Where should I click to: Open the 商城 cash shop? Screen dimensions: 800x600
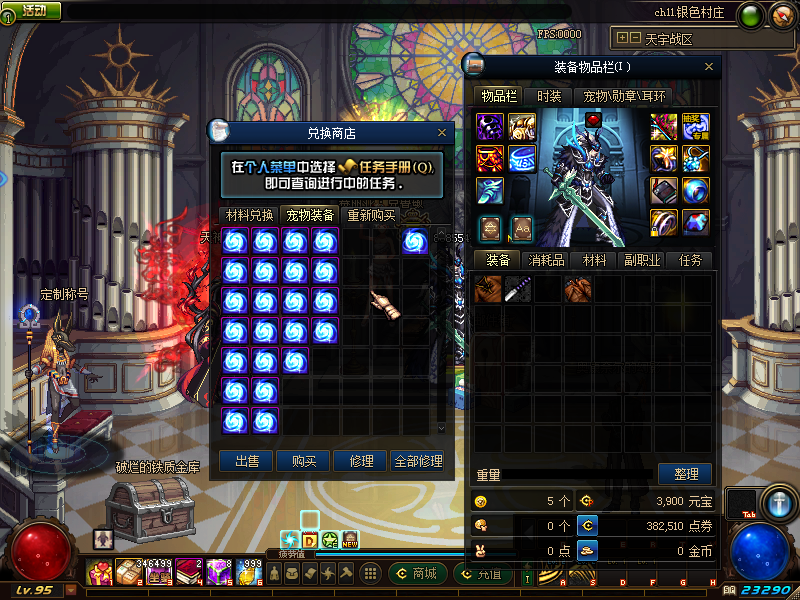click(x=415, y=574)
